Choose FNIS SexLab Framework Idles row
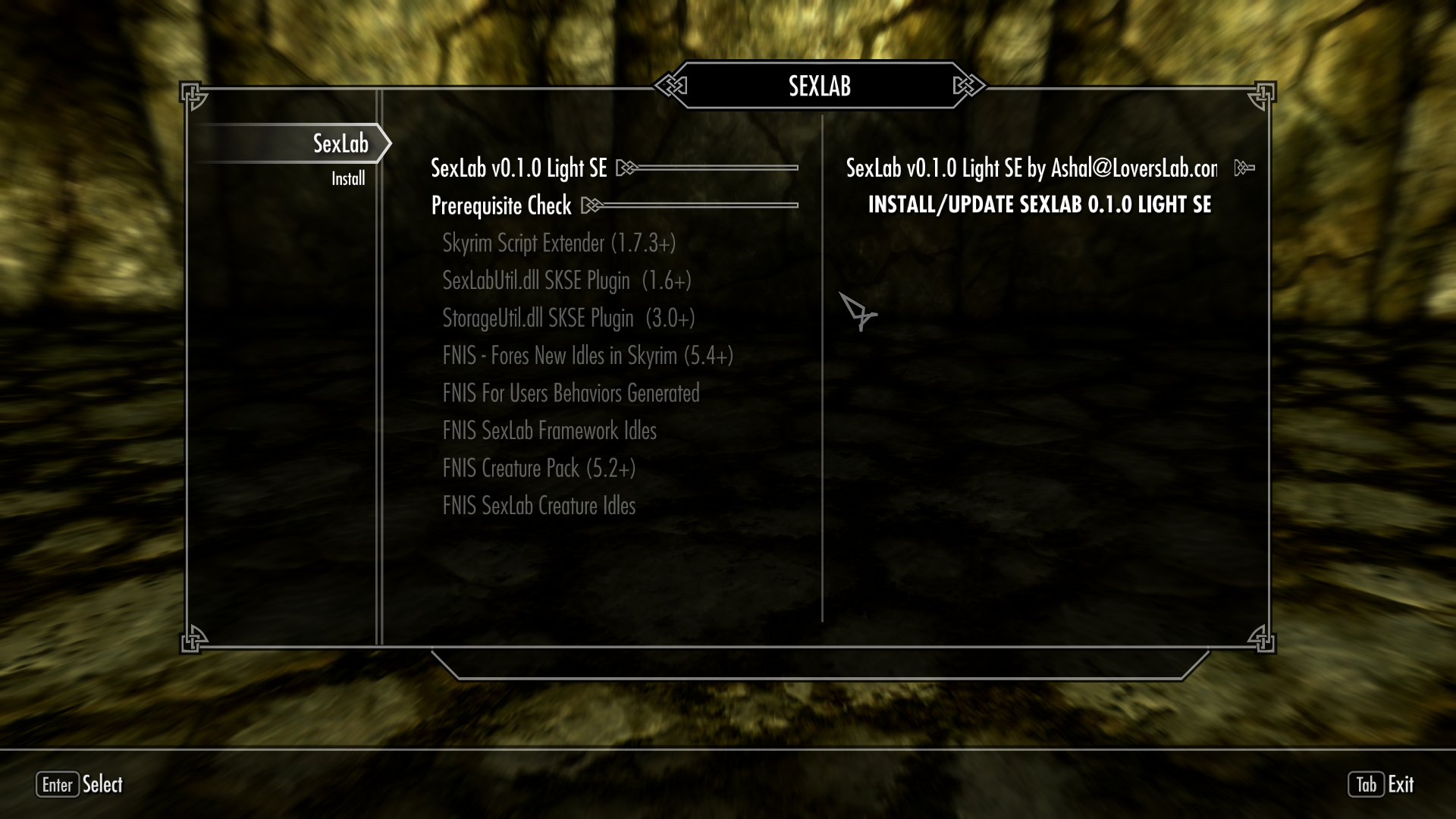Screen dimensions: 1456x819 pyautogui.click(x=550, y=431)
